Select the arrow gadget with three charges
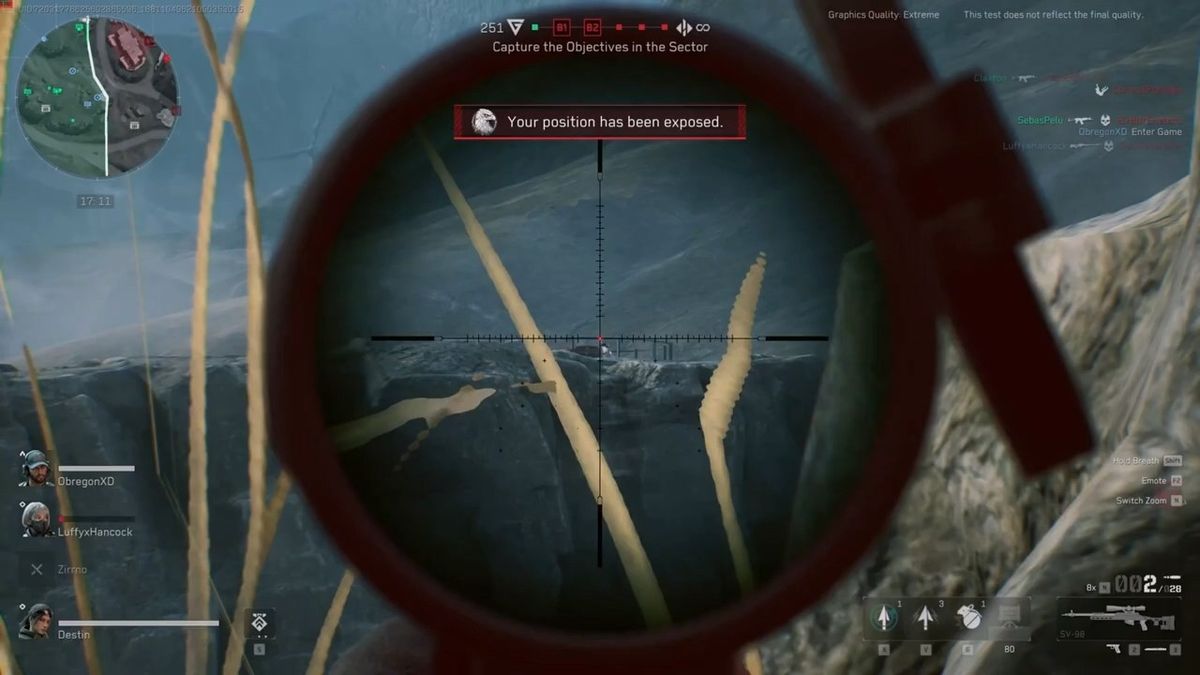This screenshot has width=1200, height=675. click(x=926, y=617)
